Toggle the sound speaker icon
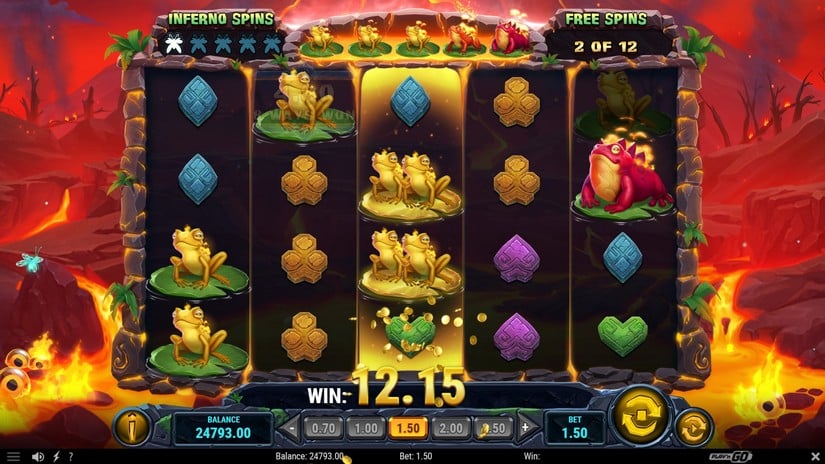This screenshot has height=464, width=825. pyautogui.click(x=37, y=457)
